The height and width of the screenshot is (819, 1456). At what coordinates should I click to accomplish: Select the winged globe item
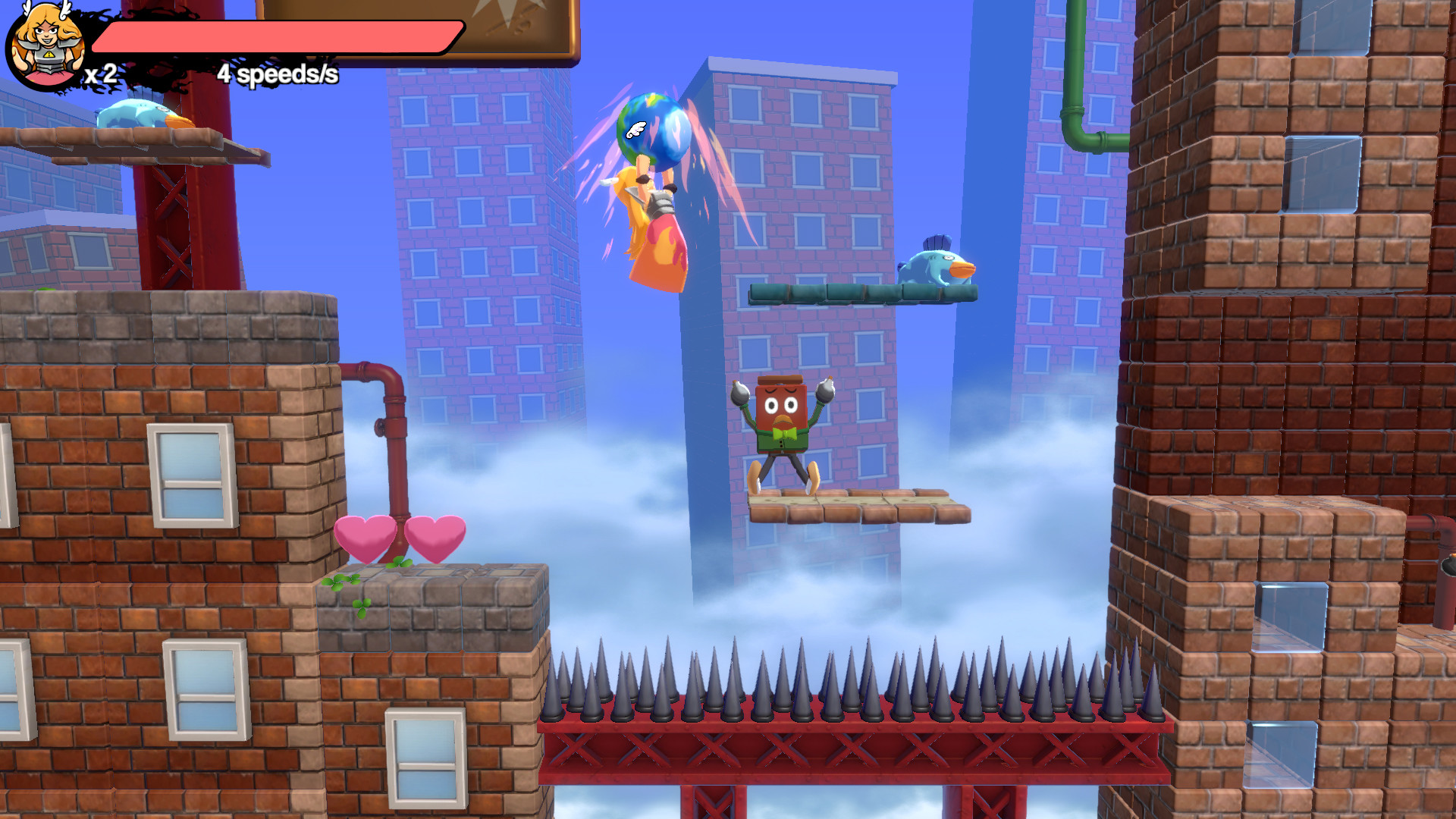[654, 129]
